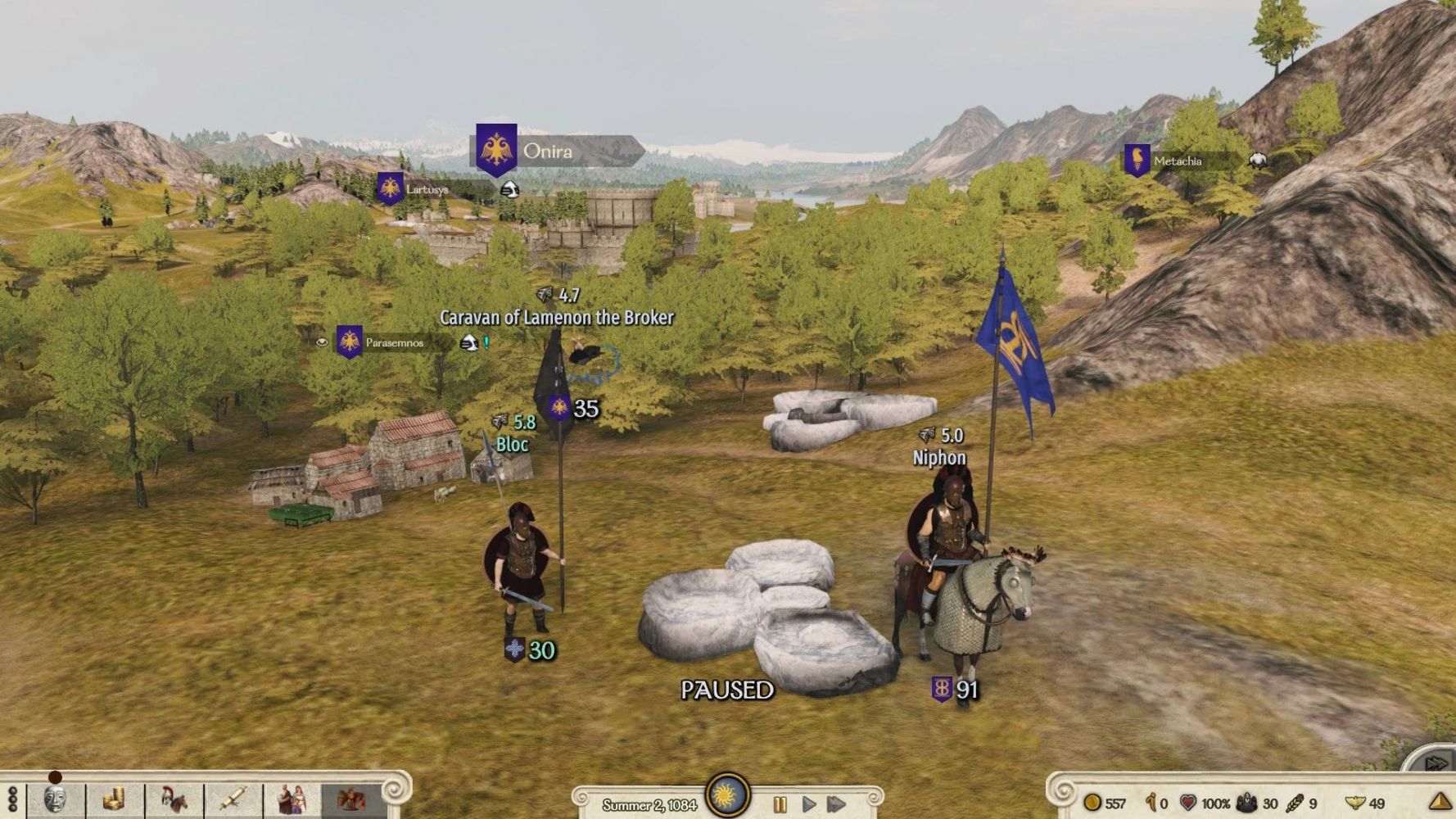Open the kingdom screen with red eagle icon

[x=351, y=799]
